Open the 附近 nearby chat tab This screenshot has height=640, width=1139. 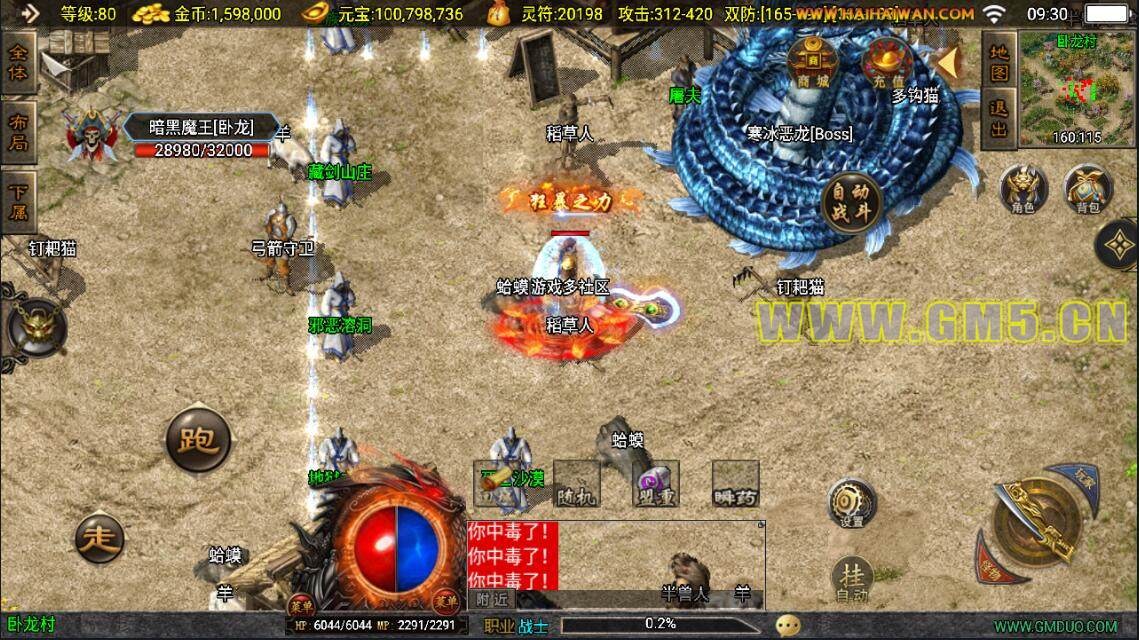(x=490, y=599)
